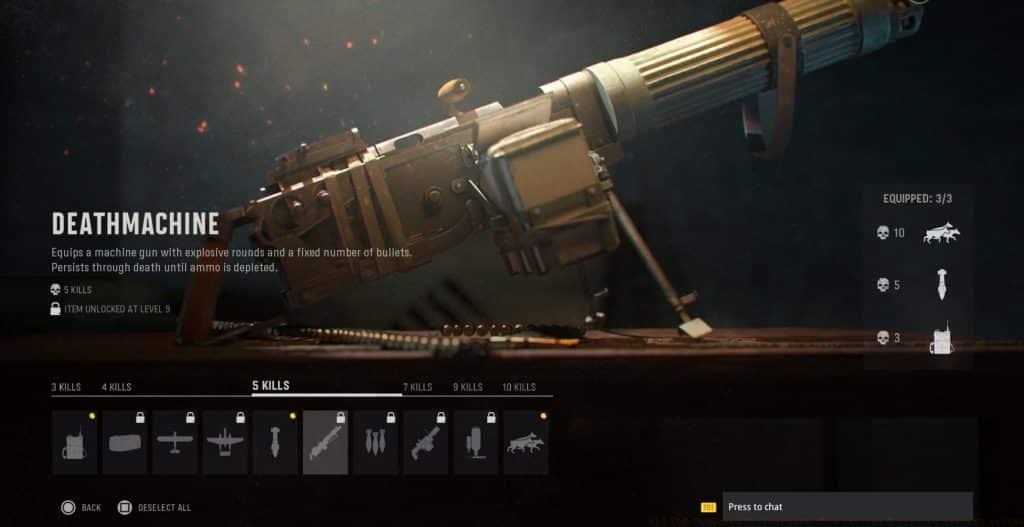Click the Back button
The image size is (1024, 527).
[x=80, y=507]
